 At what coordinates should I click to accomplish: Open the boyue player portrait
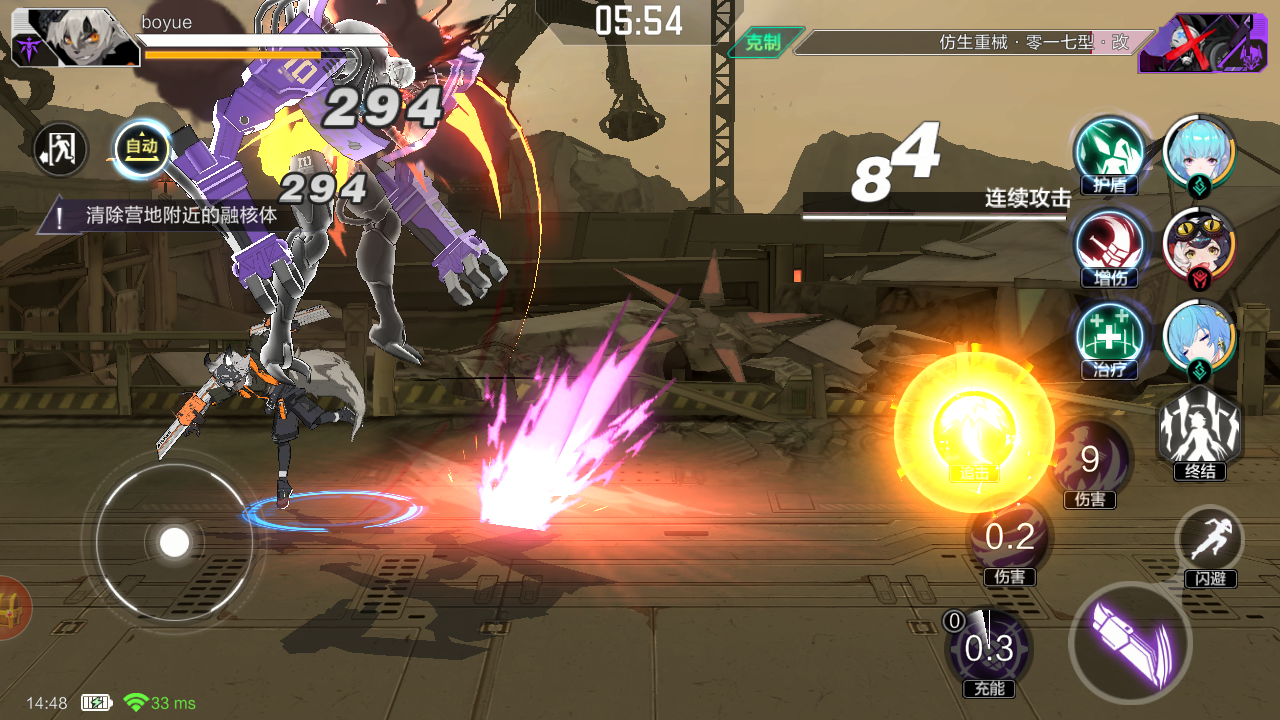pos(75,38)
